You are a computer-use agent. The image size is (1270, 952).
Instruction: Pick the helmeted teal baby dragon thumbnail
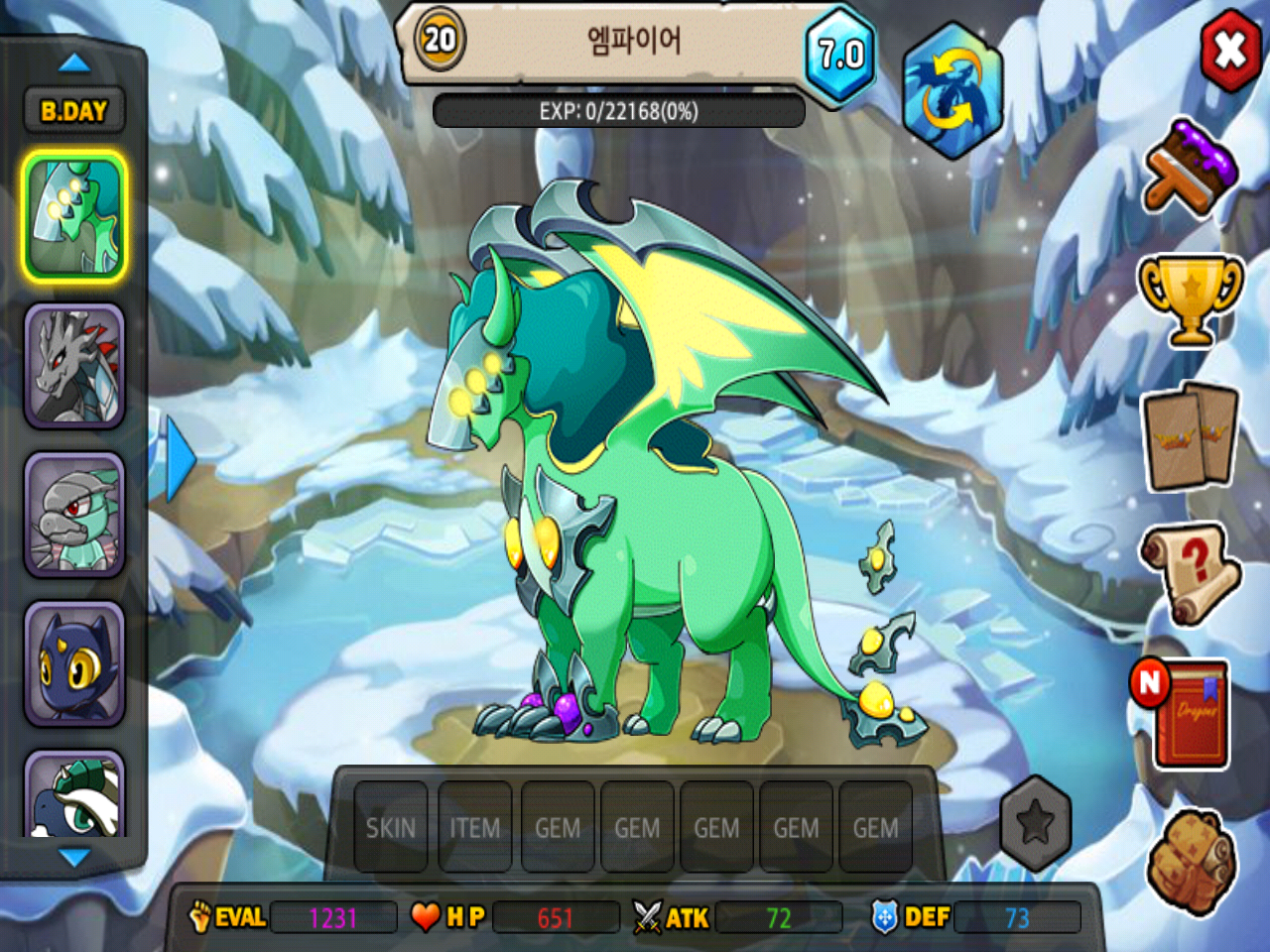pyautogui.click(x=74, y=515)
